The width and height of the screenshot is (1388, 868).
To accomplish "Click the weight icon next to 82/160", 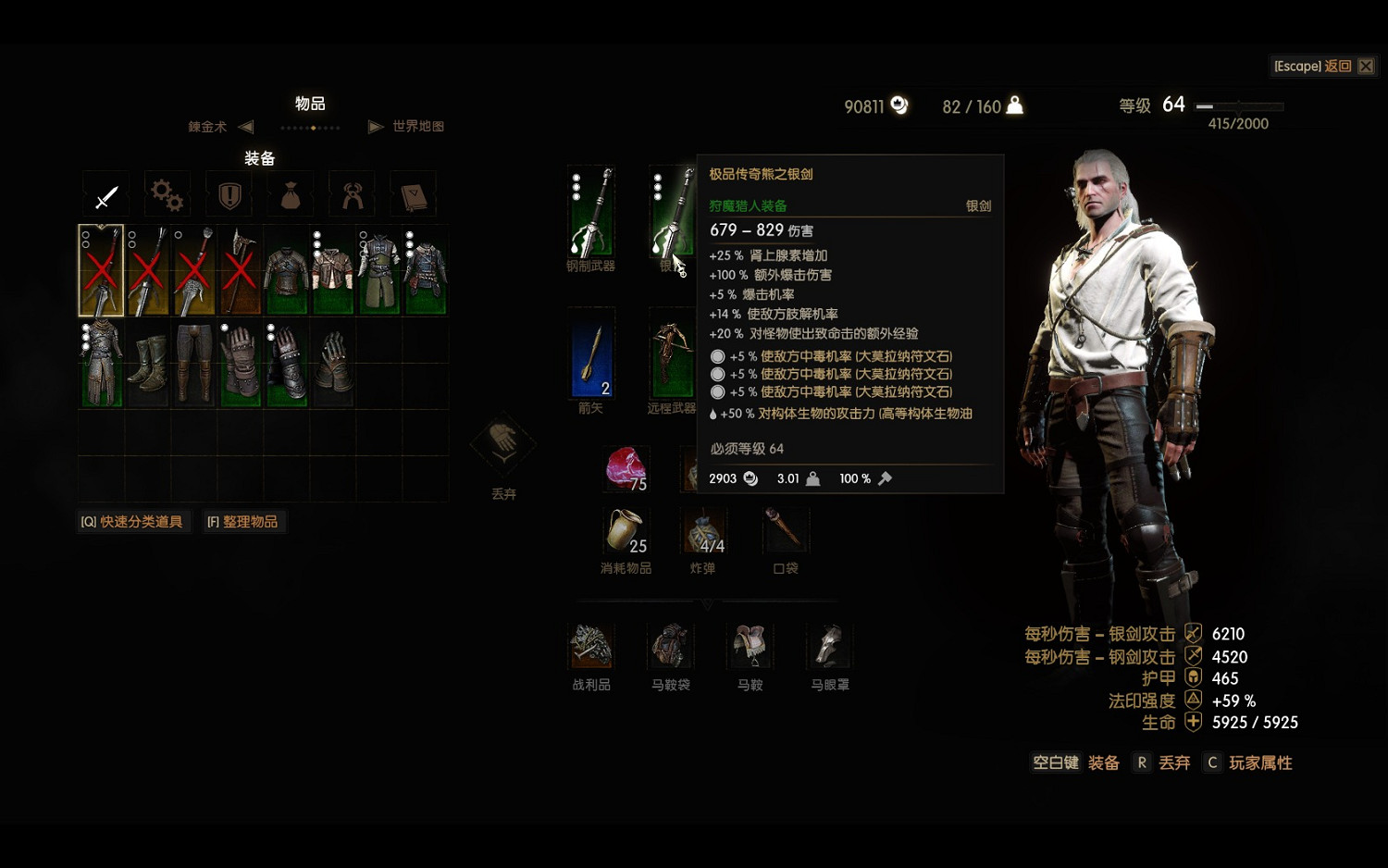I will tap(1014, 105).
